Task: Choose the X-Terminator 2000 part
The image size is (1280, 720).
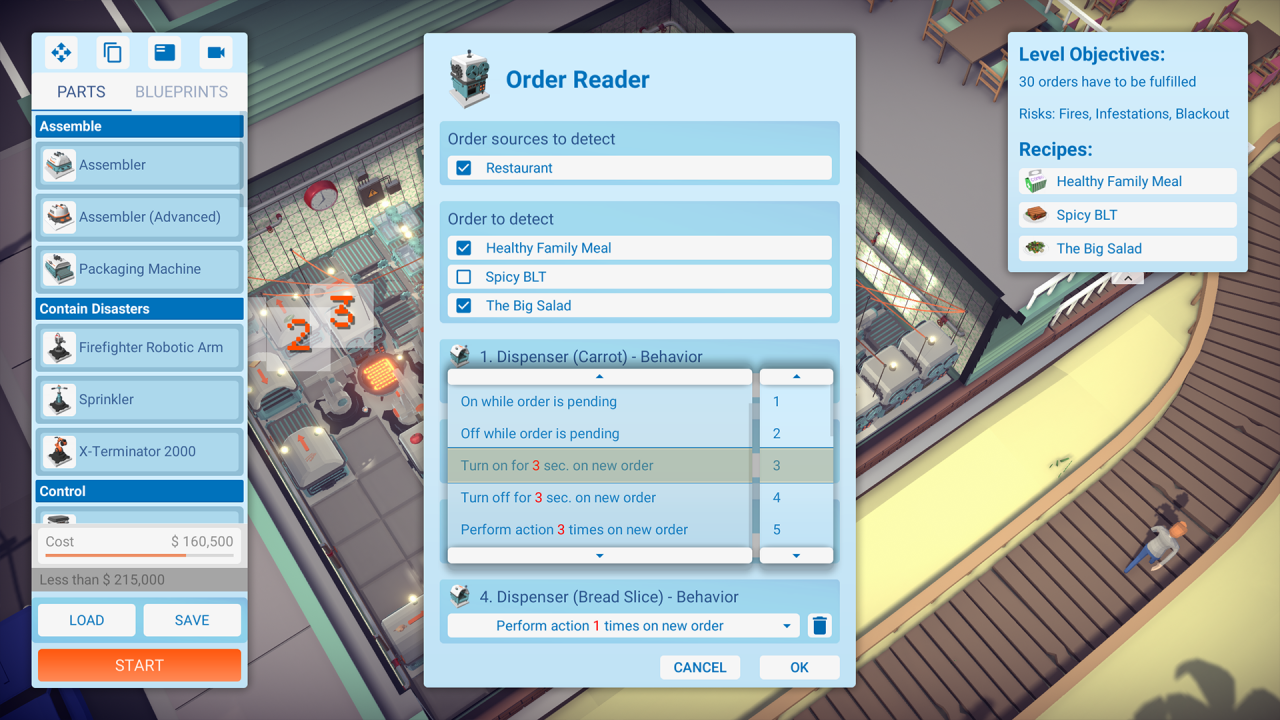Action: point(140,452)
